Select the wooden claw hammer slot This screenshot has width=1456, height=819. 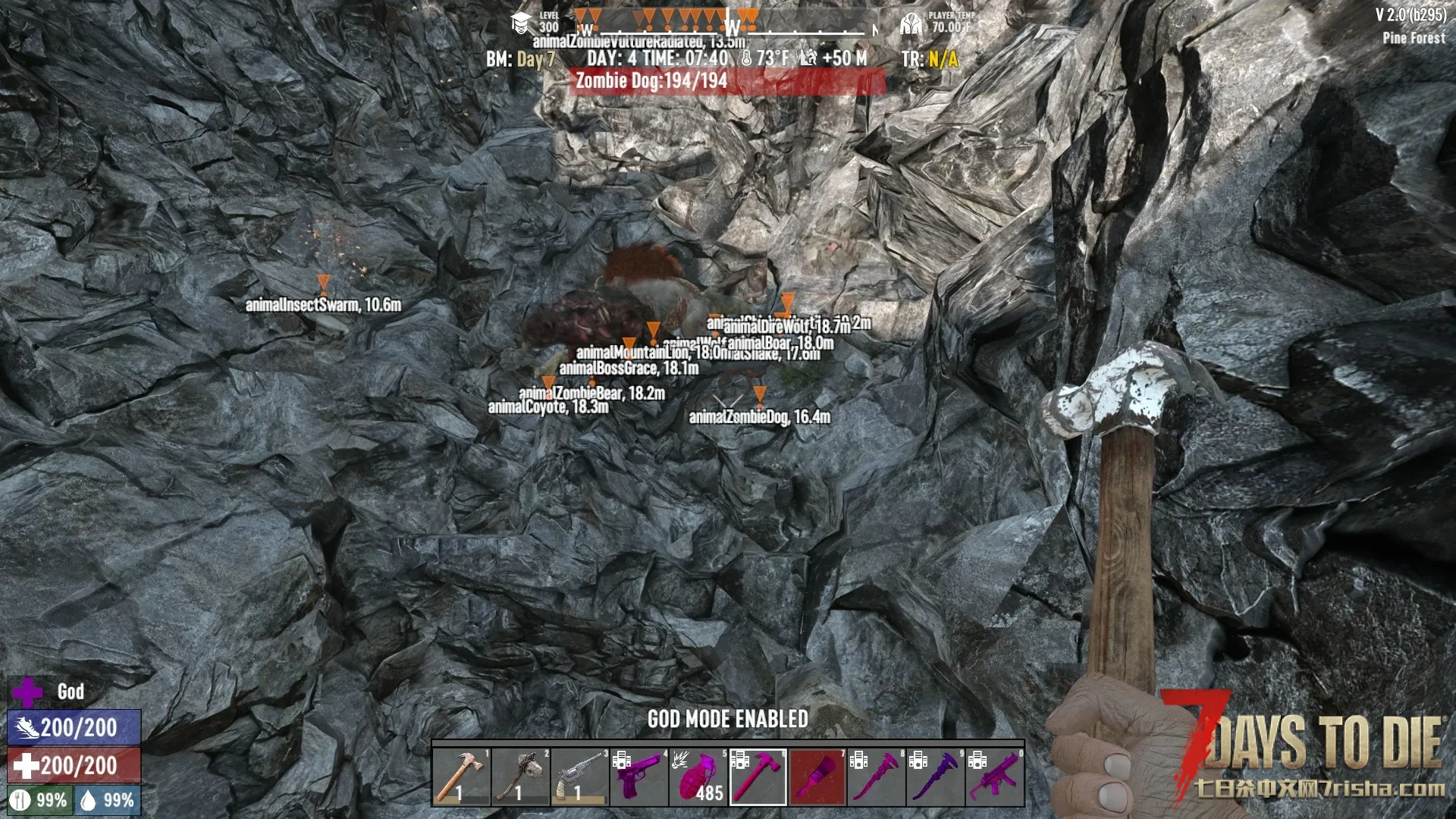pyautogui.click(x=462, y=776)
